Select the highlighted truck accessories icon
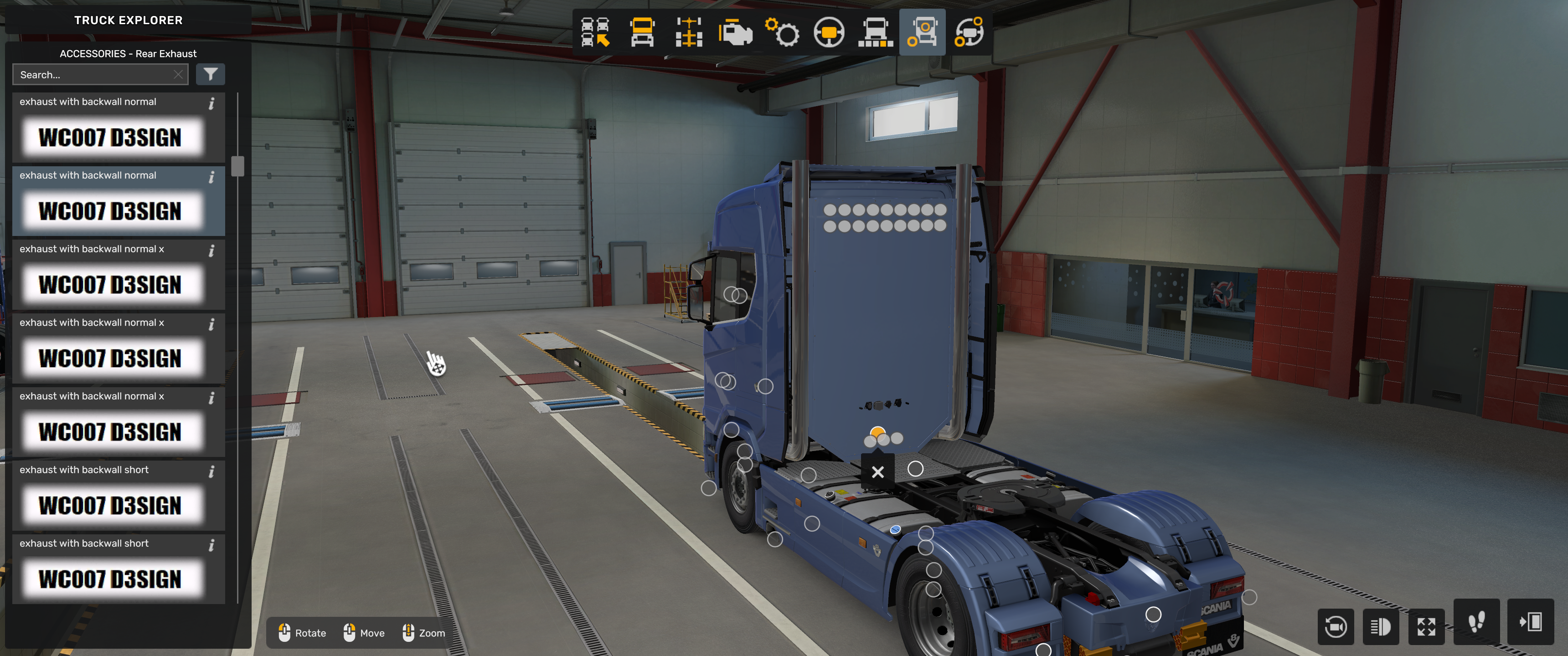Image resolution: width=1568 pixels, height=656 pixels. (x=923, y=33)
